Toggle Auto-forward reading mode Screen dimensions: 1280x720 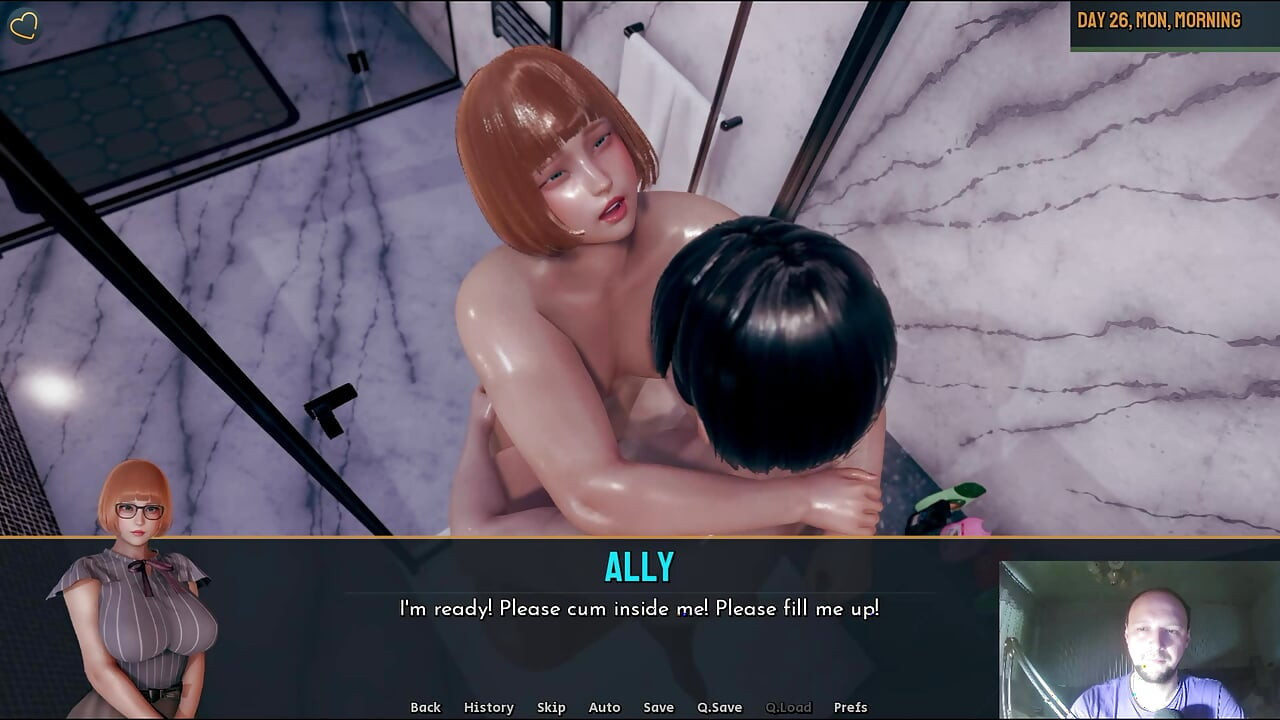(604, 707)
